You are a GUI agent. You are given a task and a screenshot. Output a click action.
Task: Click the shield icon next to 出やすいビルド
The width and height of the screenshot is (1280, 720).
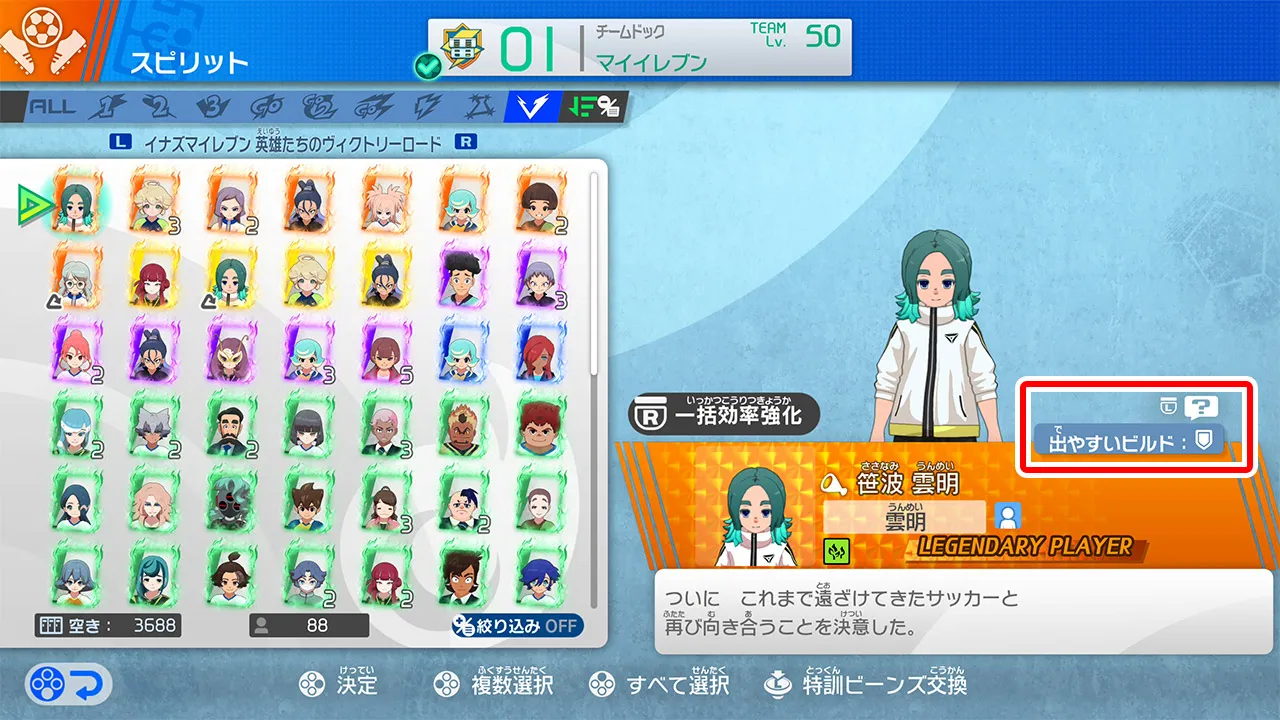point(1205,440)
